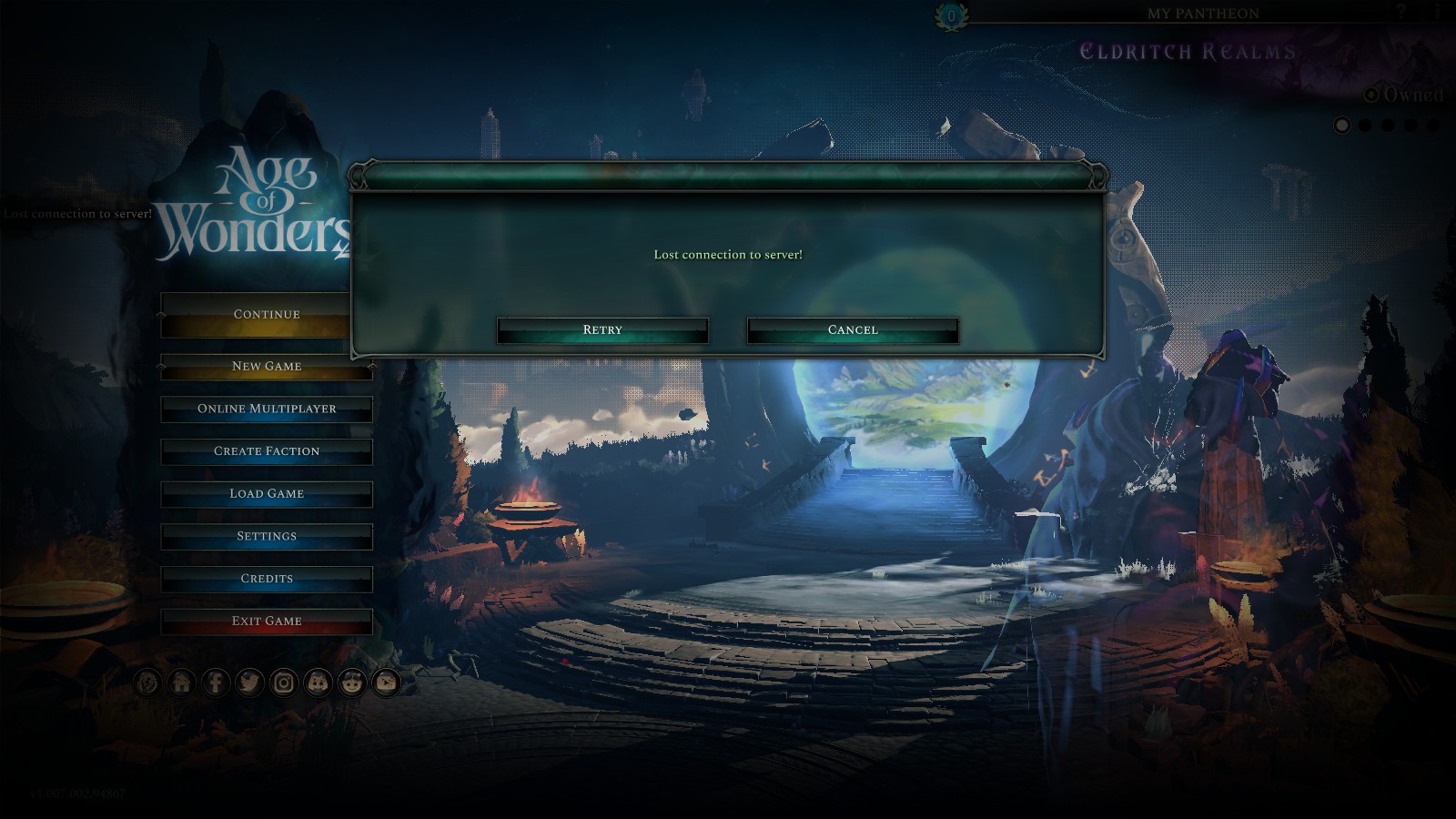This screenshot has height=819, width=1456.
Task: Click the Owned download arrow badge
Action: pos(1371,94)
